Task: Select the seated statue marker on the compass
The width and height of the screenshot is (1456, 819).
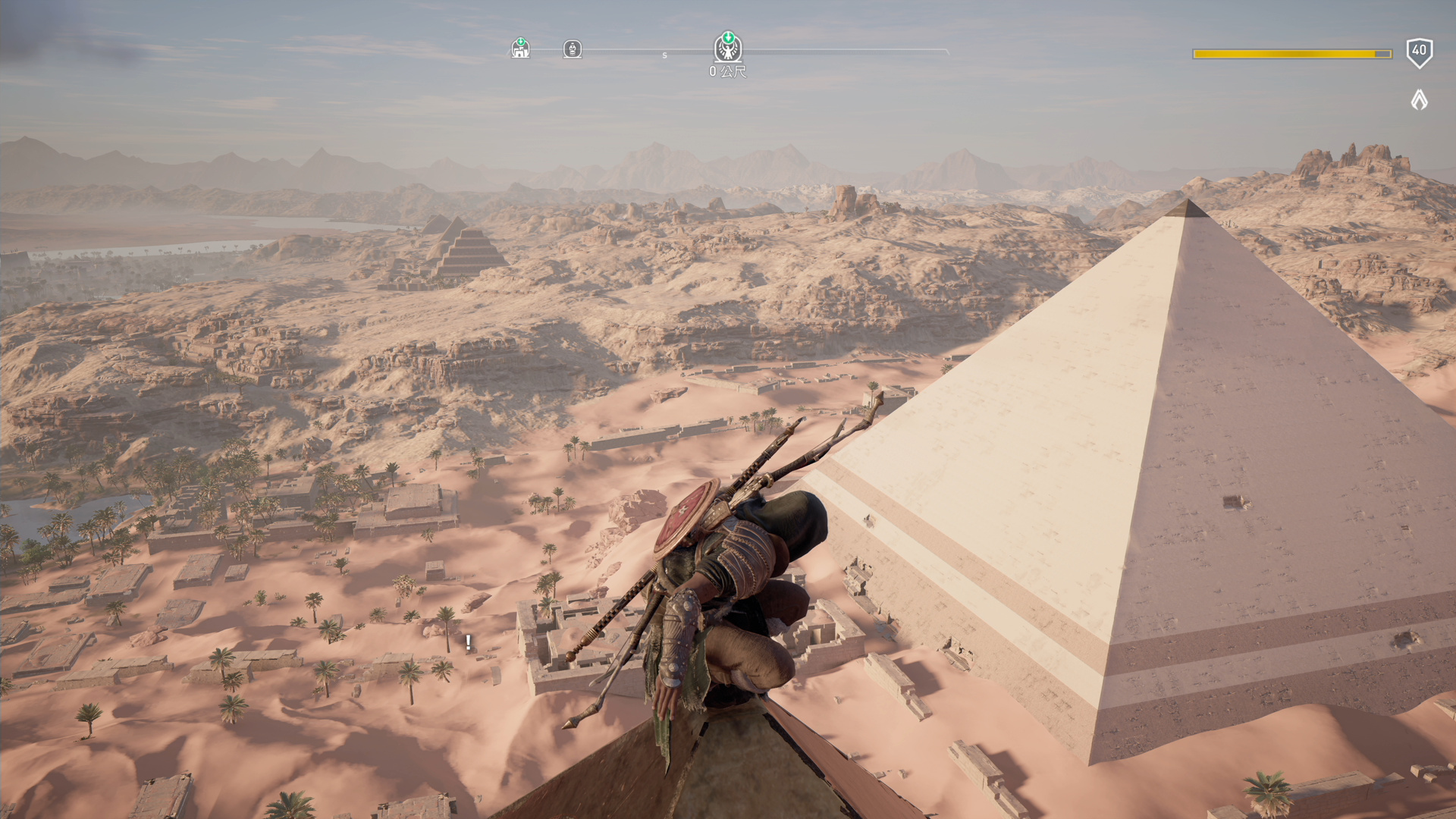Action: tap(573, 49)
